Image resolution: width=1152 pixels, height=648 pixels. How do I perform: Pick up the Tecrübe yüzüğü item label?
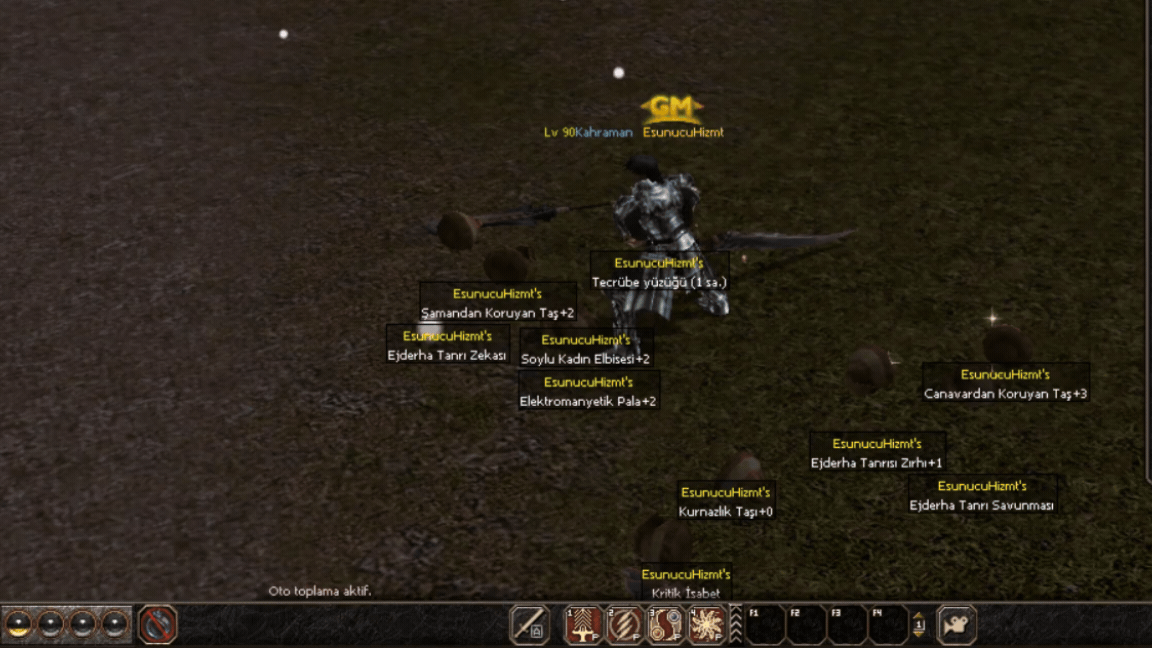click(x=659, y=283)
